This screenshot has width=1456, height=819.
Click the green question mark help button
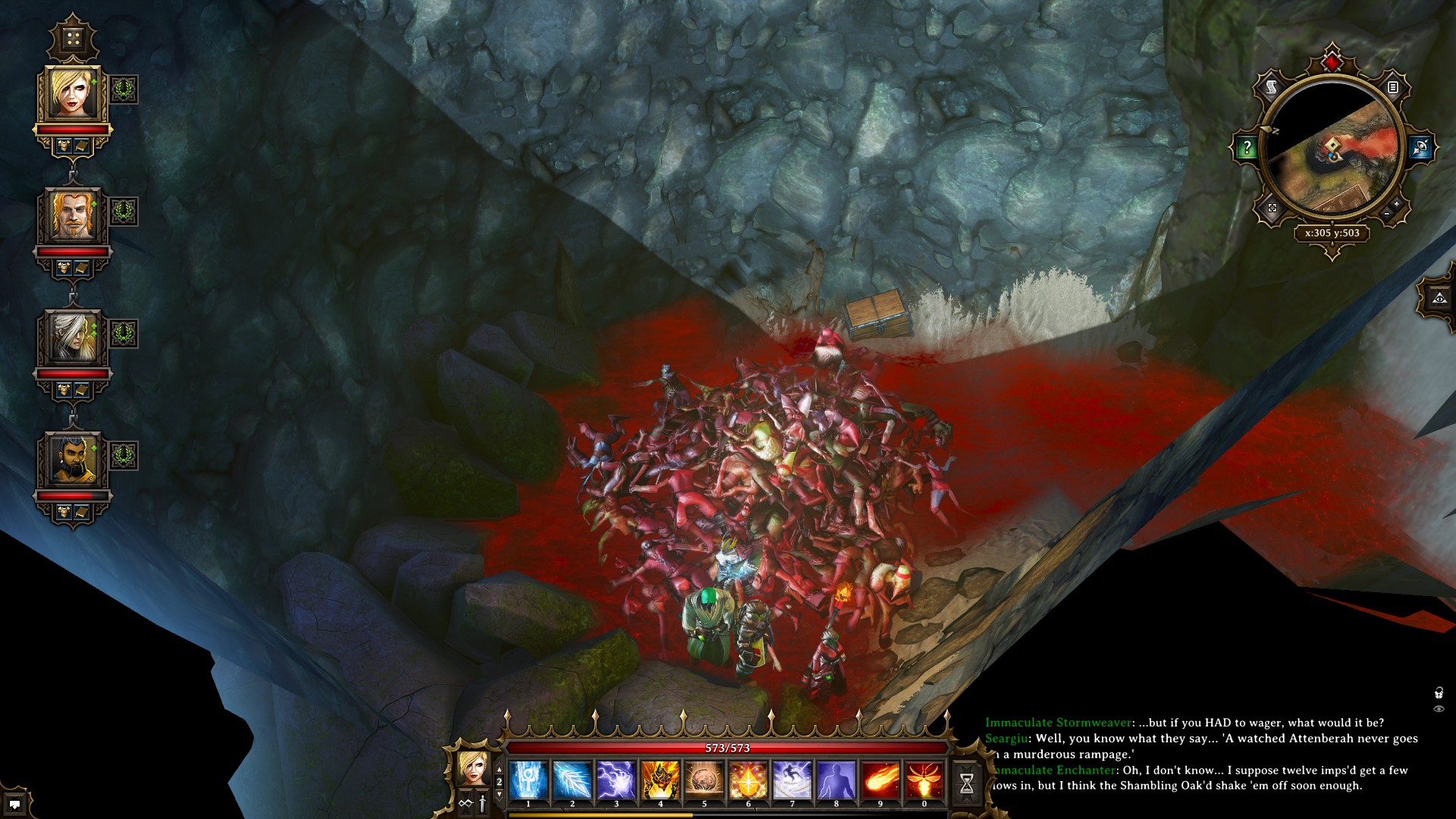tap(1246, 148)
